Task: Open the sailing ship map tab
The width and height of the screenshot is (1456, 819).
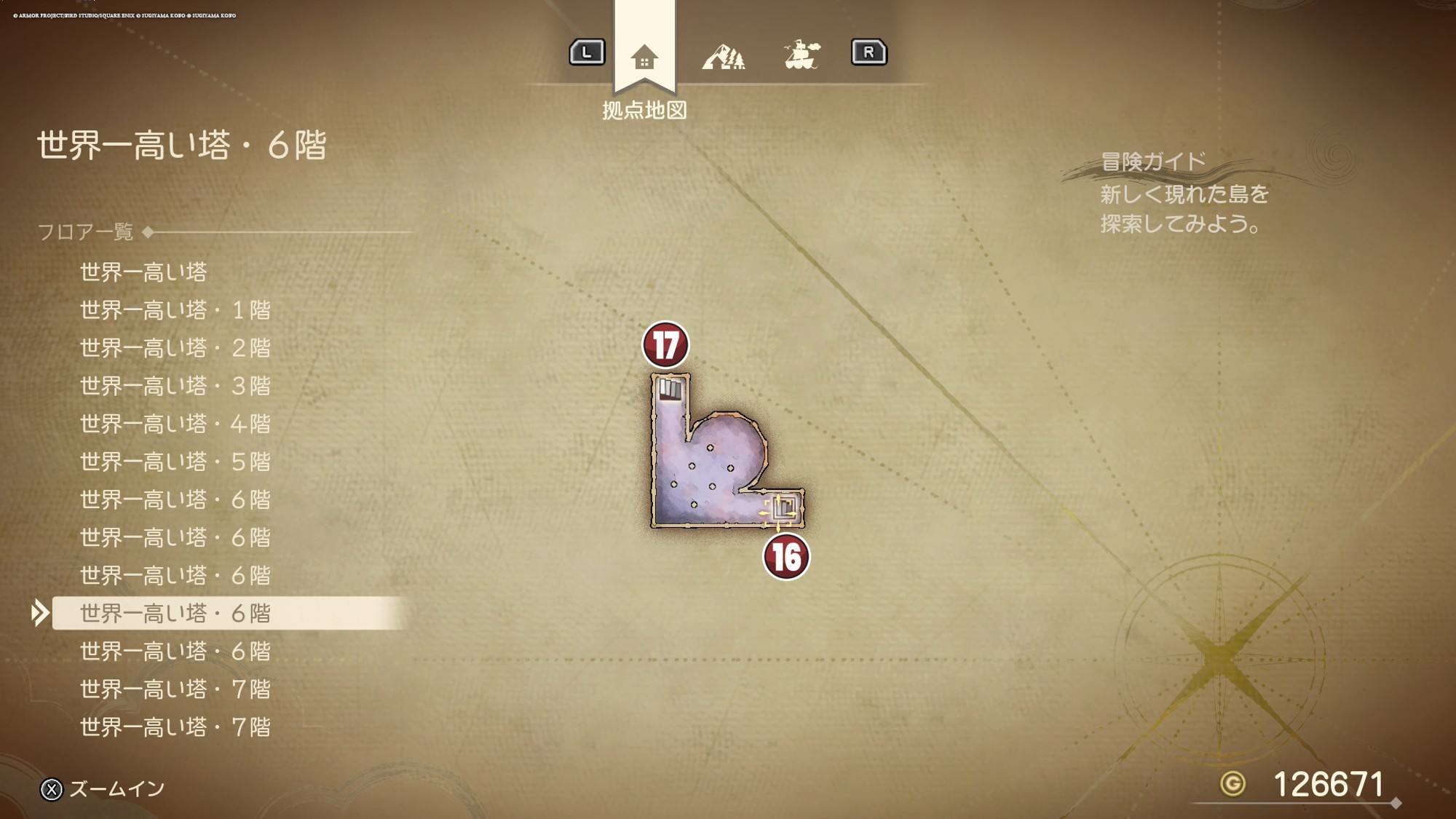Action: [x=802, y=55]
